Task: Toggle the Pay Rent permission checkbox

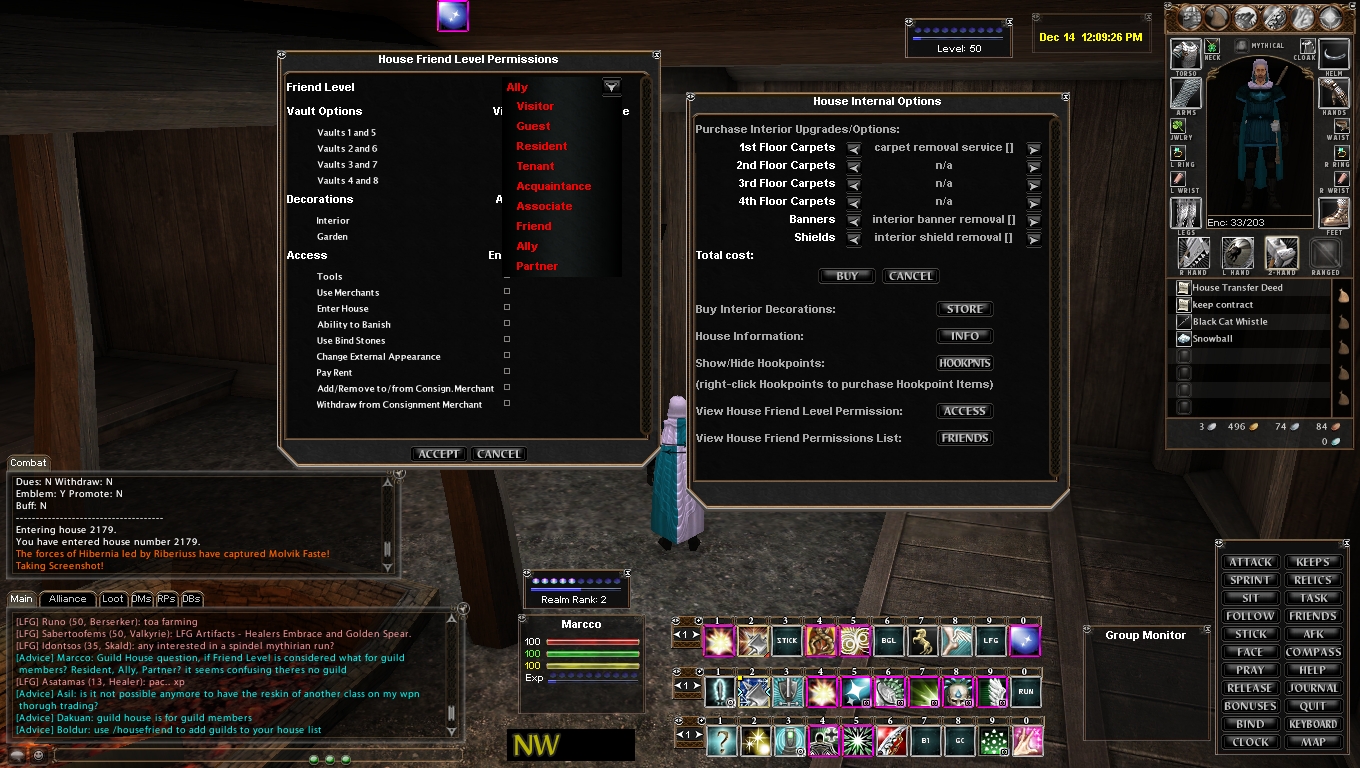Action: coord(507,372)
